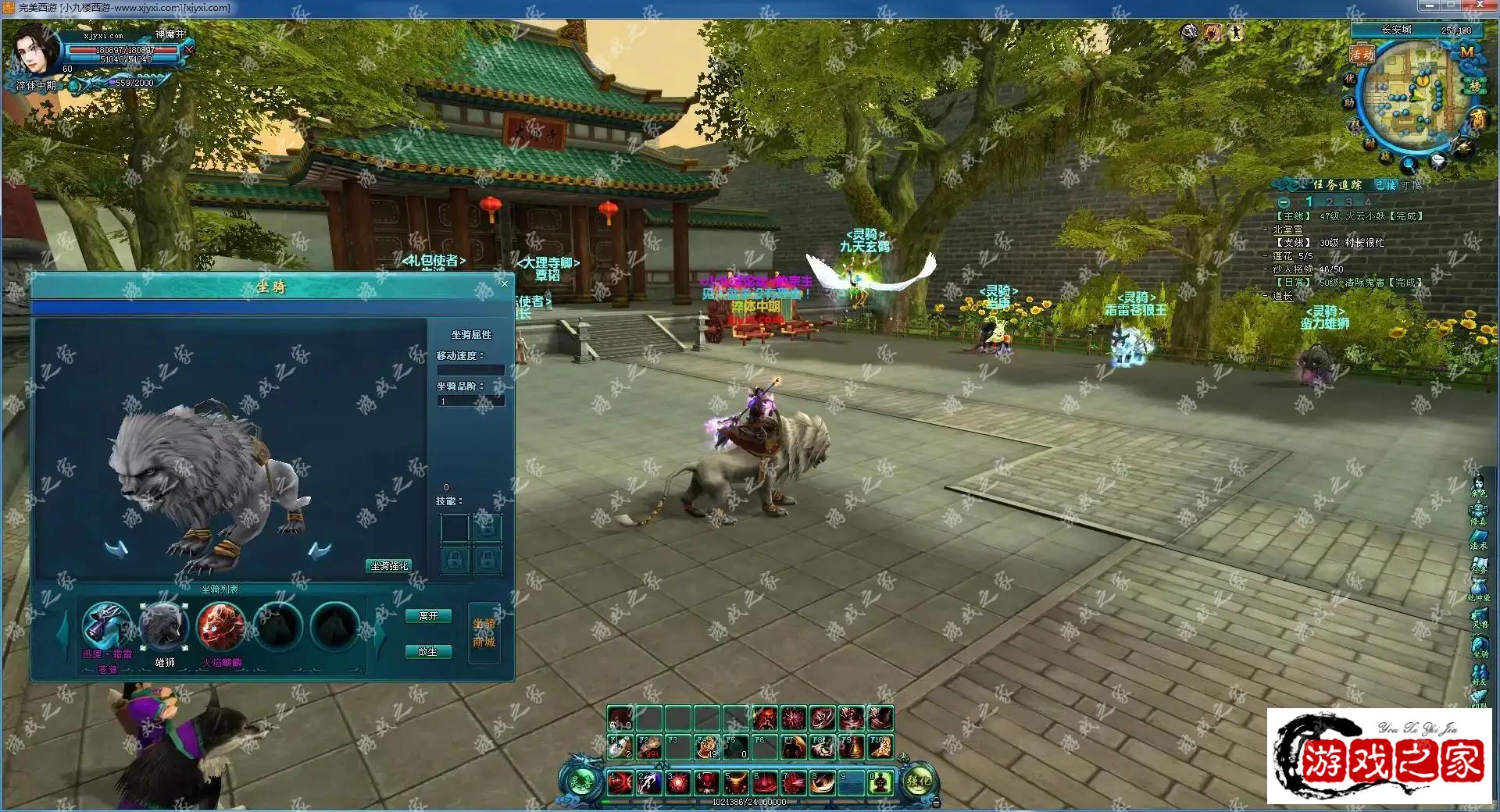The image size is (1500, 812).
Task: Rotate mount preview with the left arrow
Action: pyautogui.click(x=116, y=550)
